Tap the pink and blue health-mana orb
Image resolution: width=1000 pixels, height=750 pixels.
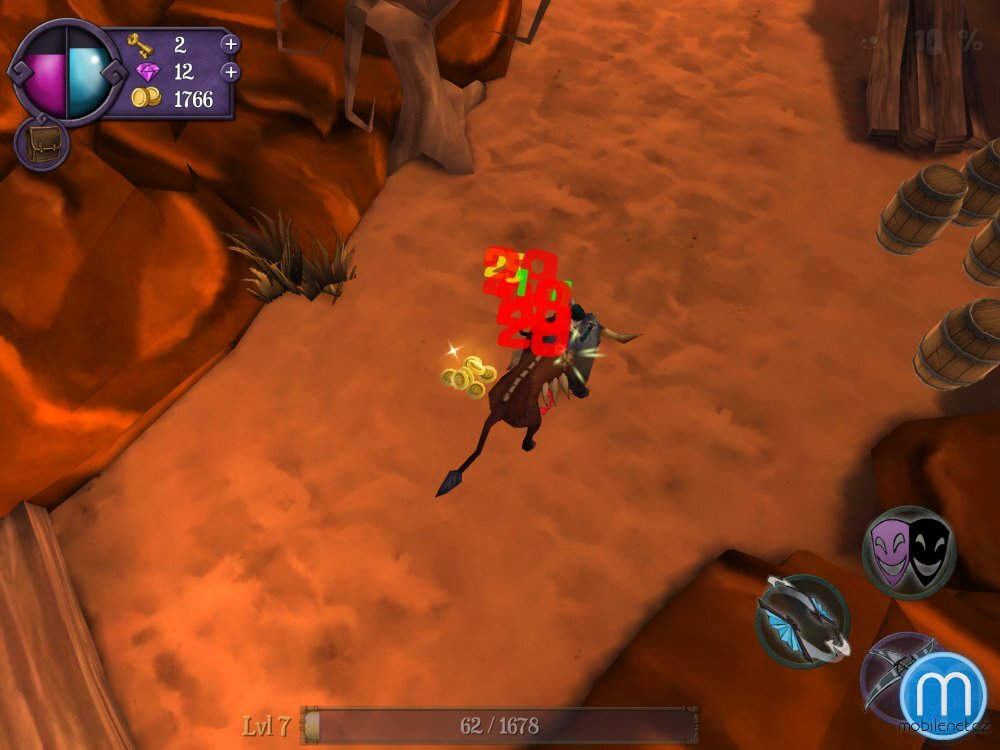pyautogui.click(x=66, y=72)
